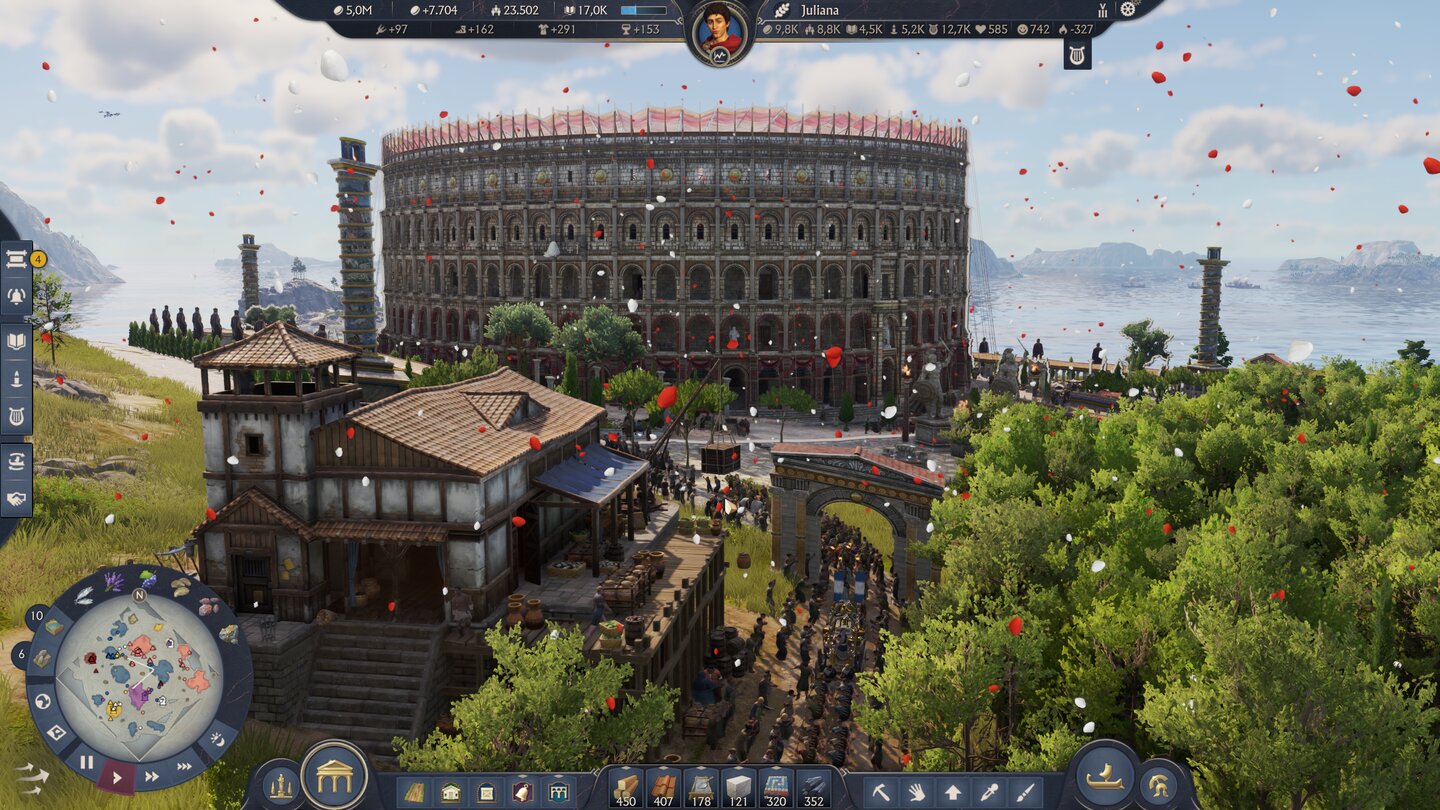Image resolution: width=1440 pixels, height=810 pixels.
Task: Open the ship fleet menu
Action: coord(1104,779)
